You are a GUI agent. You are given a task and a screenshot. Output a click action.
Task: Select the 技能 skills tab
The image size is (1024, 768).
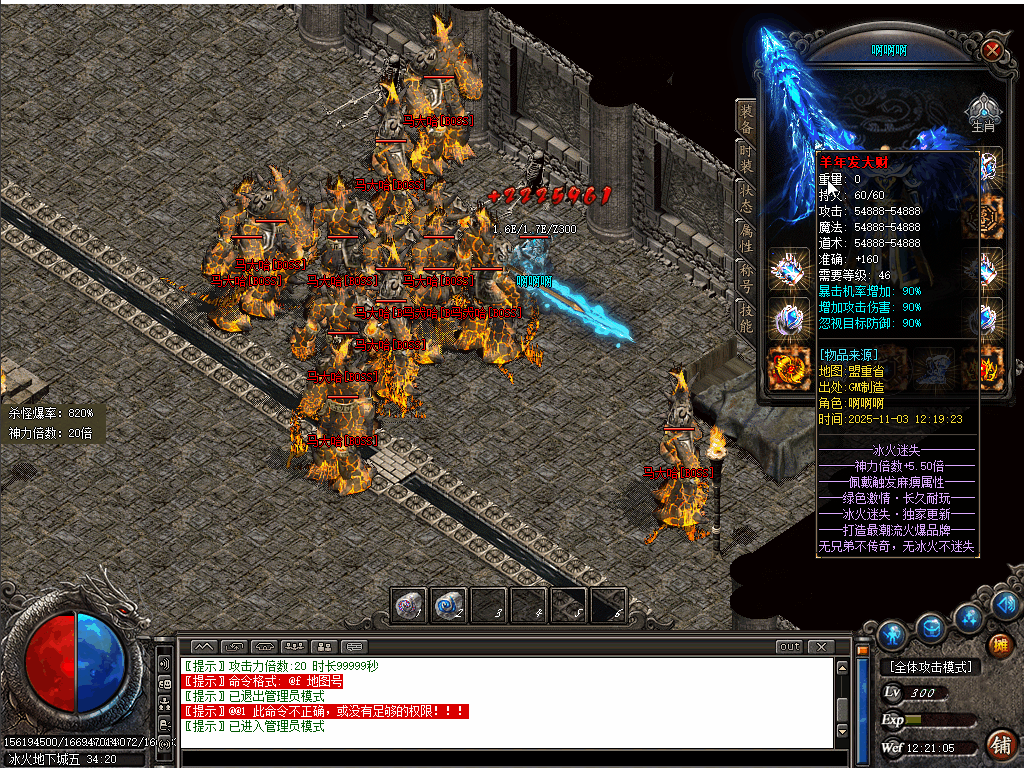[x=746, y=314]
